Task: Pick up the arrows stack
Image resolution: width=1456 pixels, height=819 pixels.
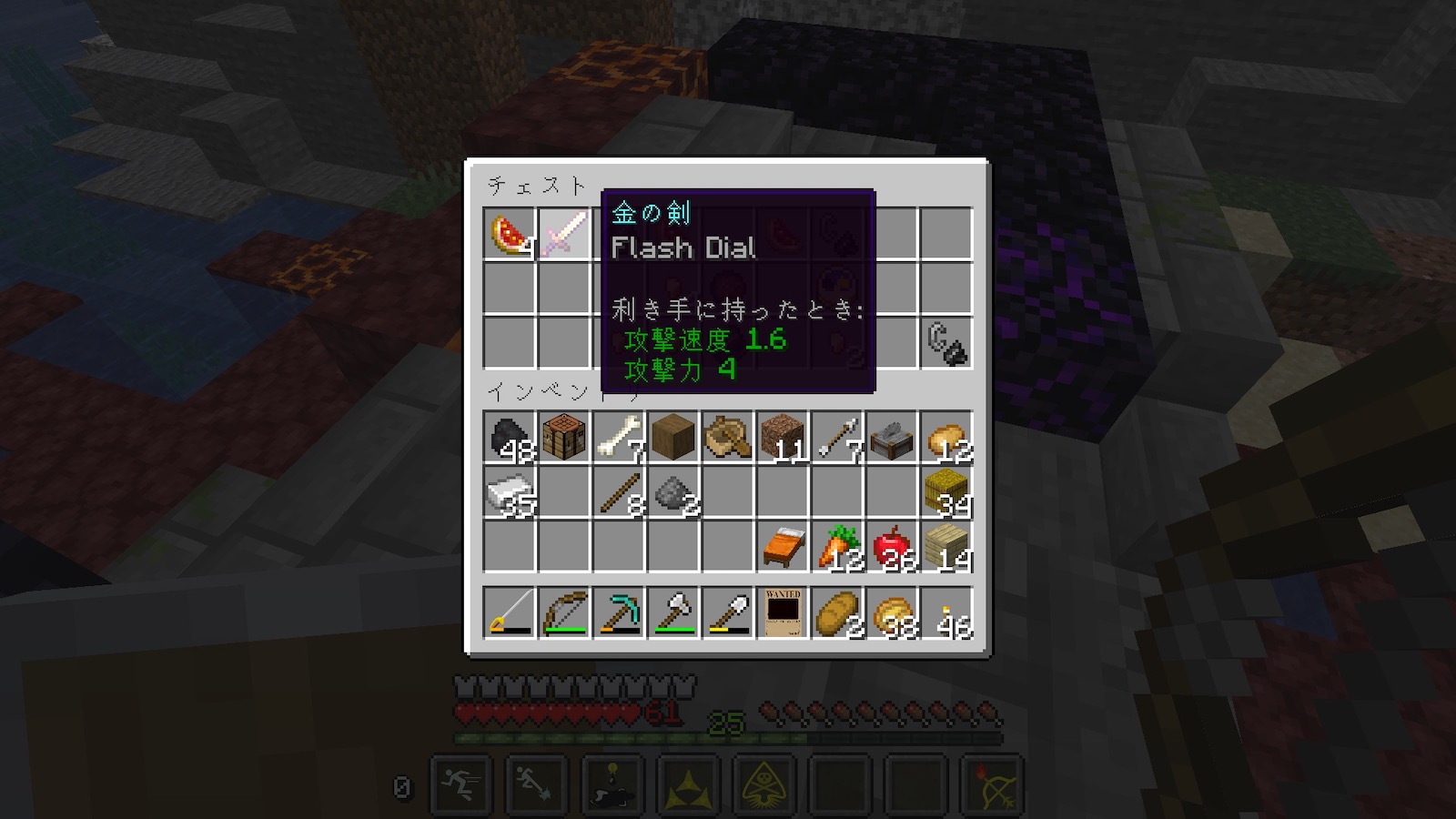Action: click(x=837, y=438)
